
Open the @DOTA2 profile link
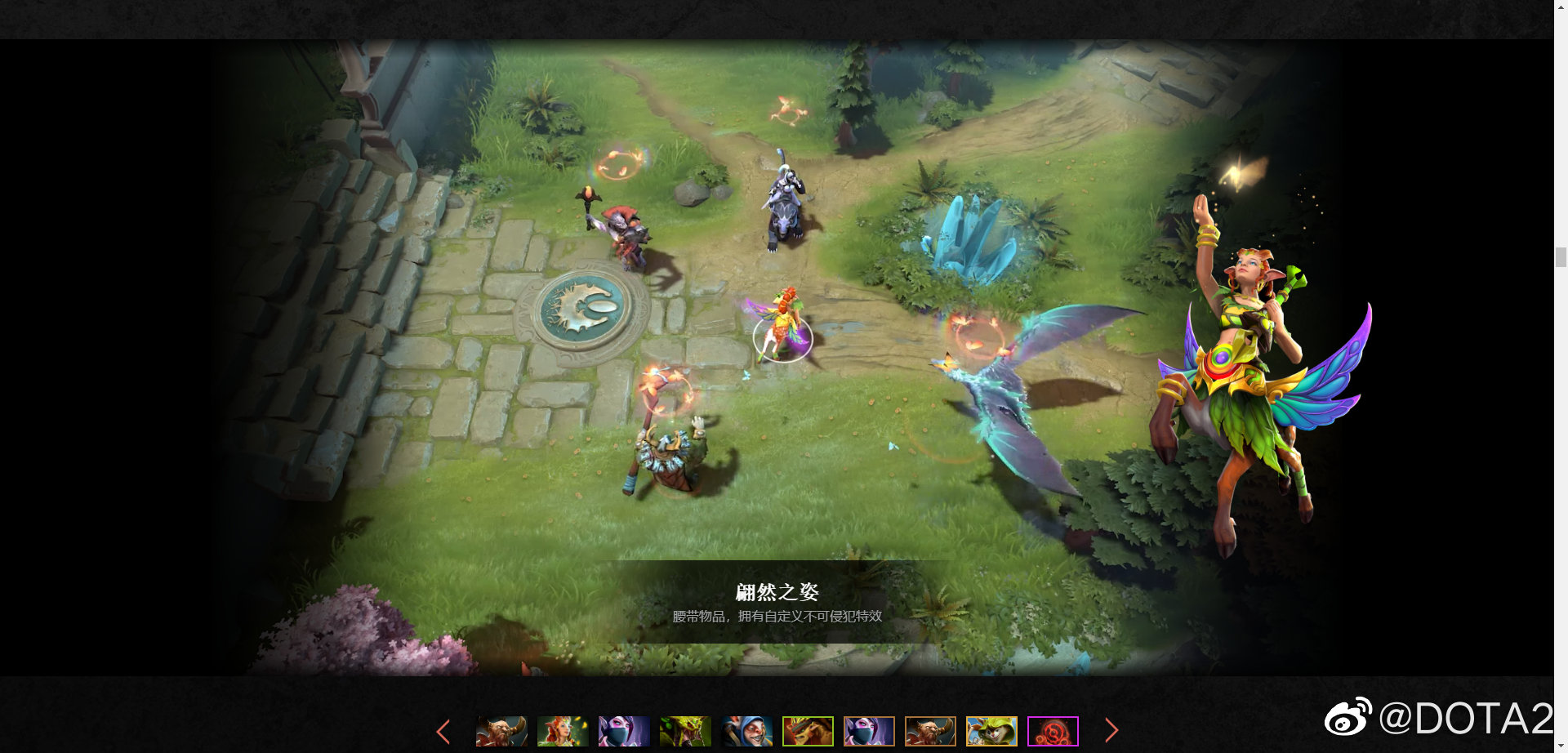[x=1462, y=721]
